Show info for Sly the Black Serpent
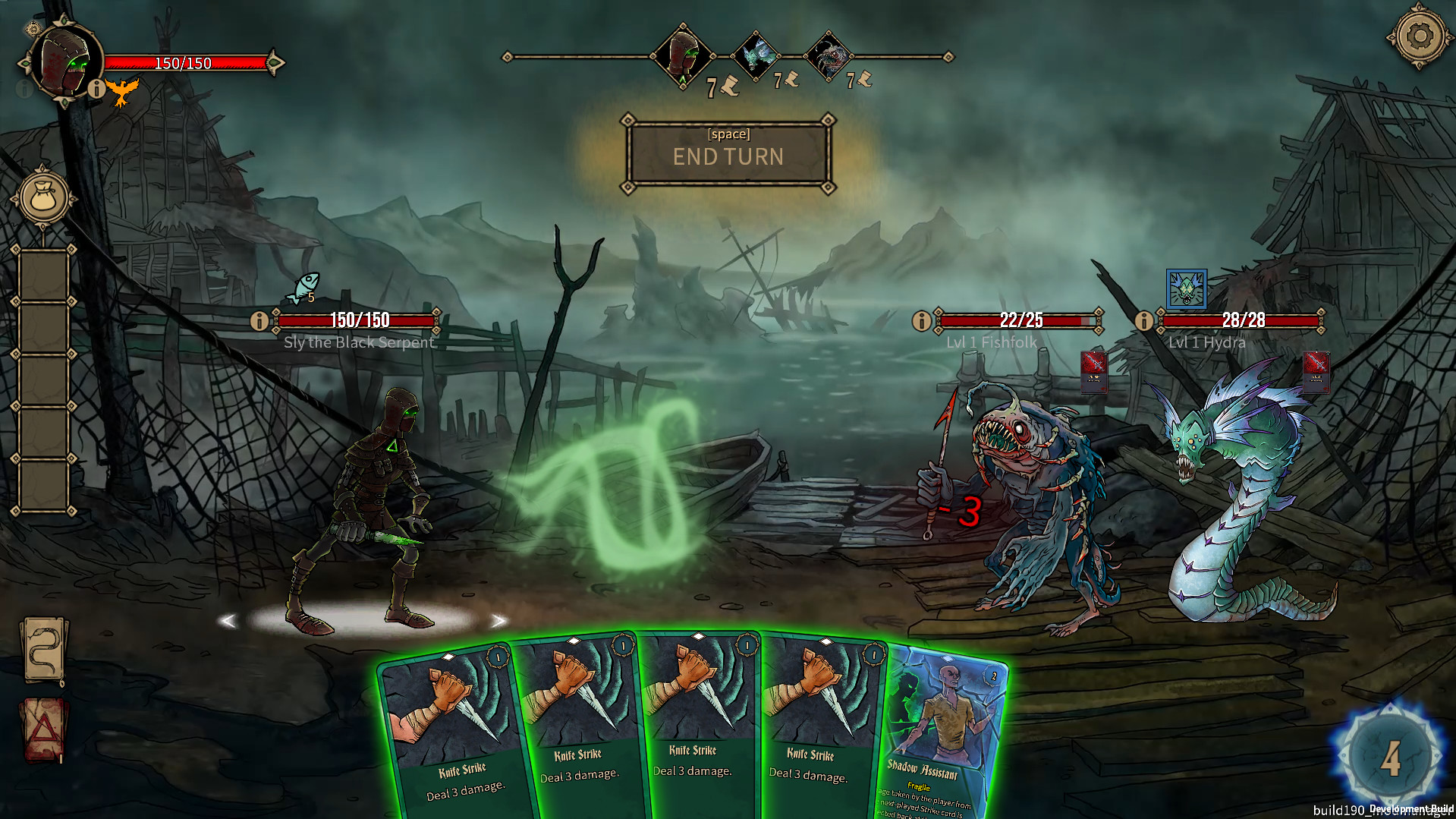The width and height of the screenshot is (1456, 819). click(x=259, y=320)
